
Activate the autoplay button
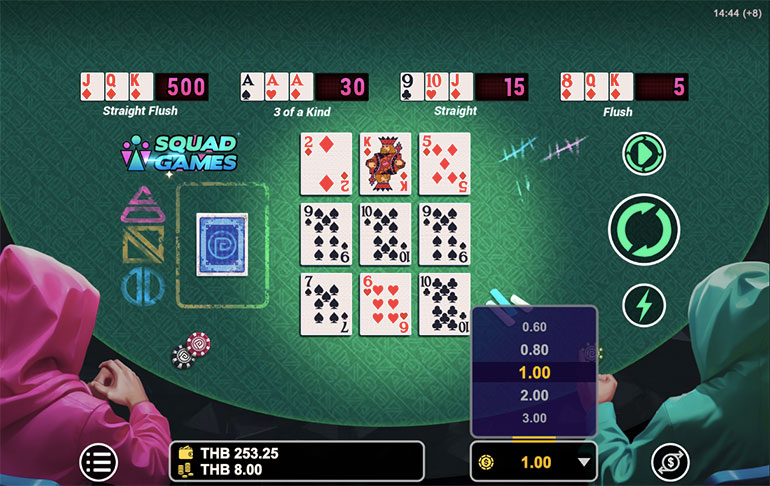coord(643,153)
